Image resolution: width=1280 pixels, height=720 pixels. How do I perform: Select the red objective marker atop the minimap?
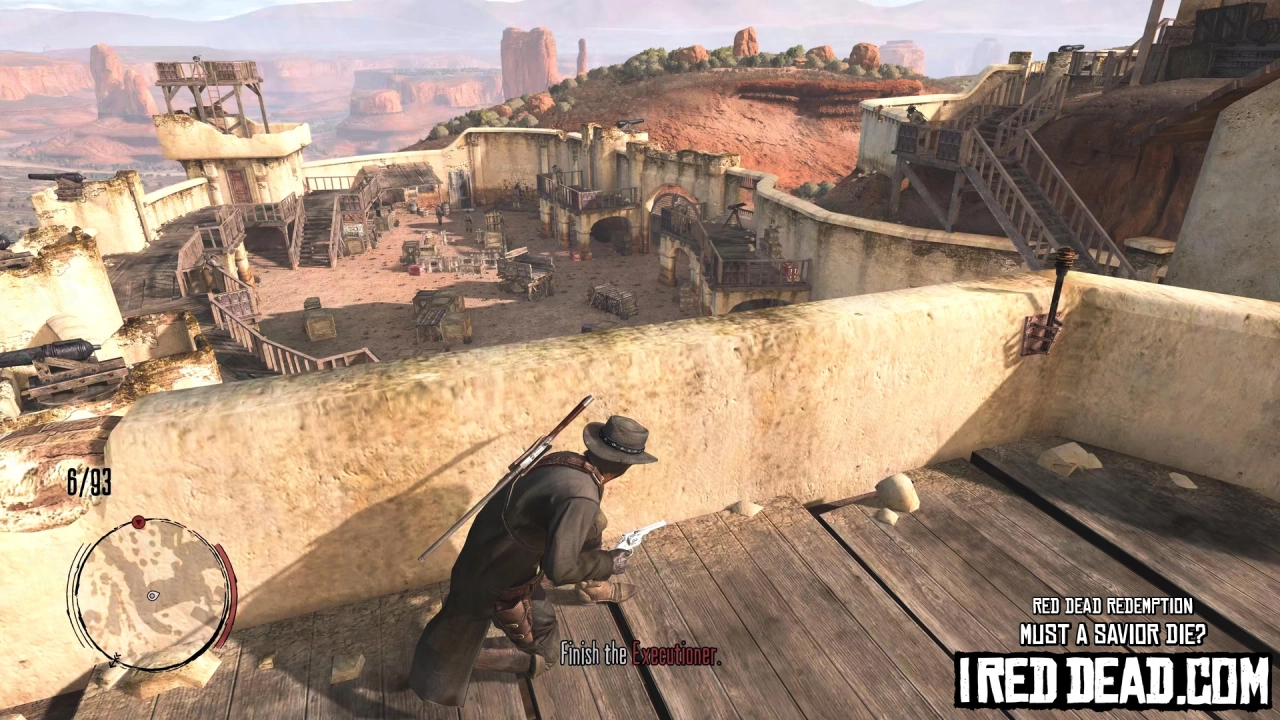(x=138, y=521)
